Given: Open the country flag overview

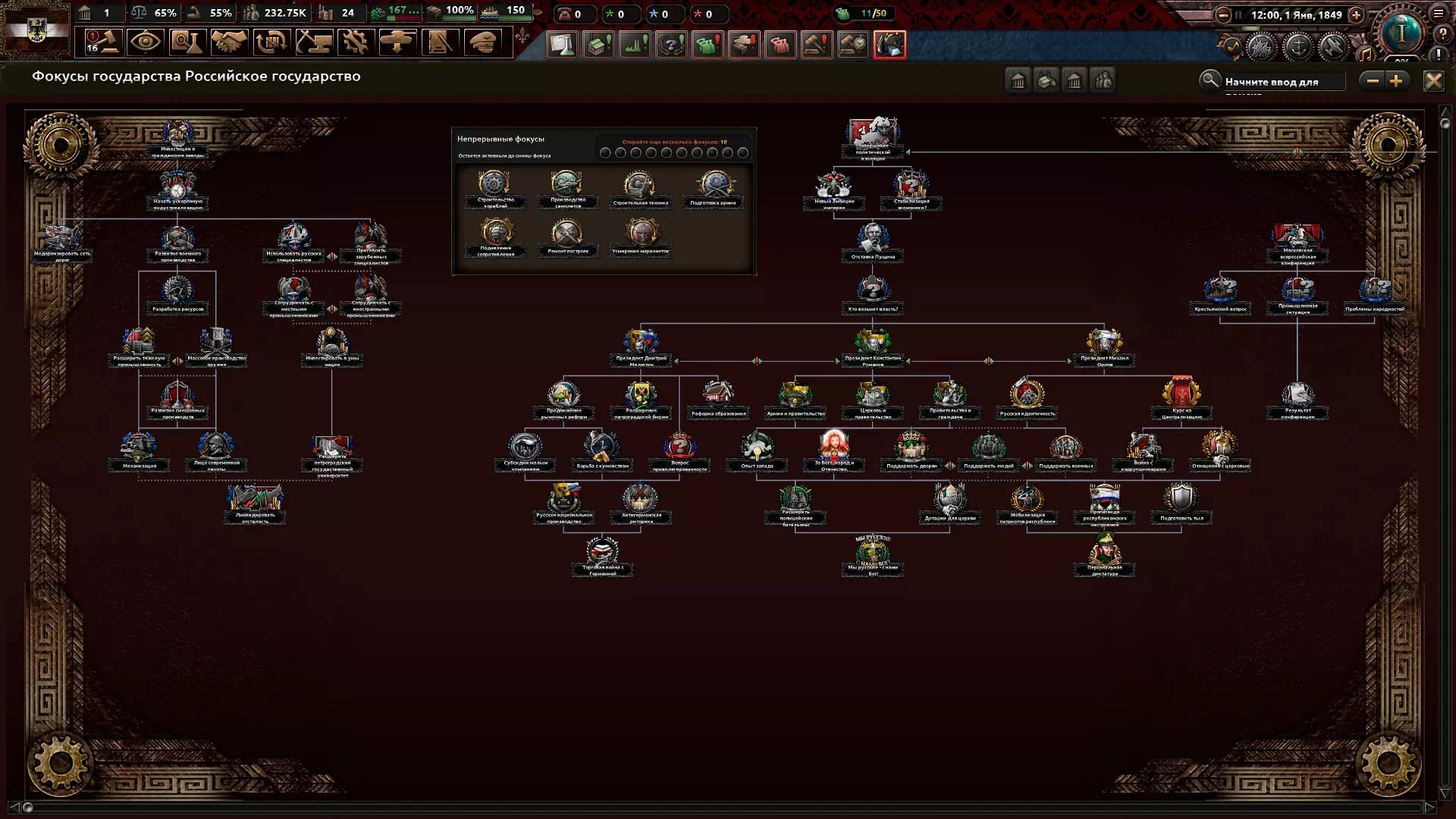Looking at the screenshot, I should tap(36, 30).
